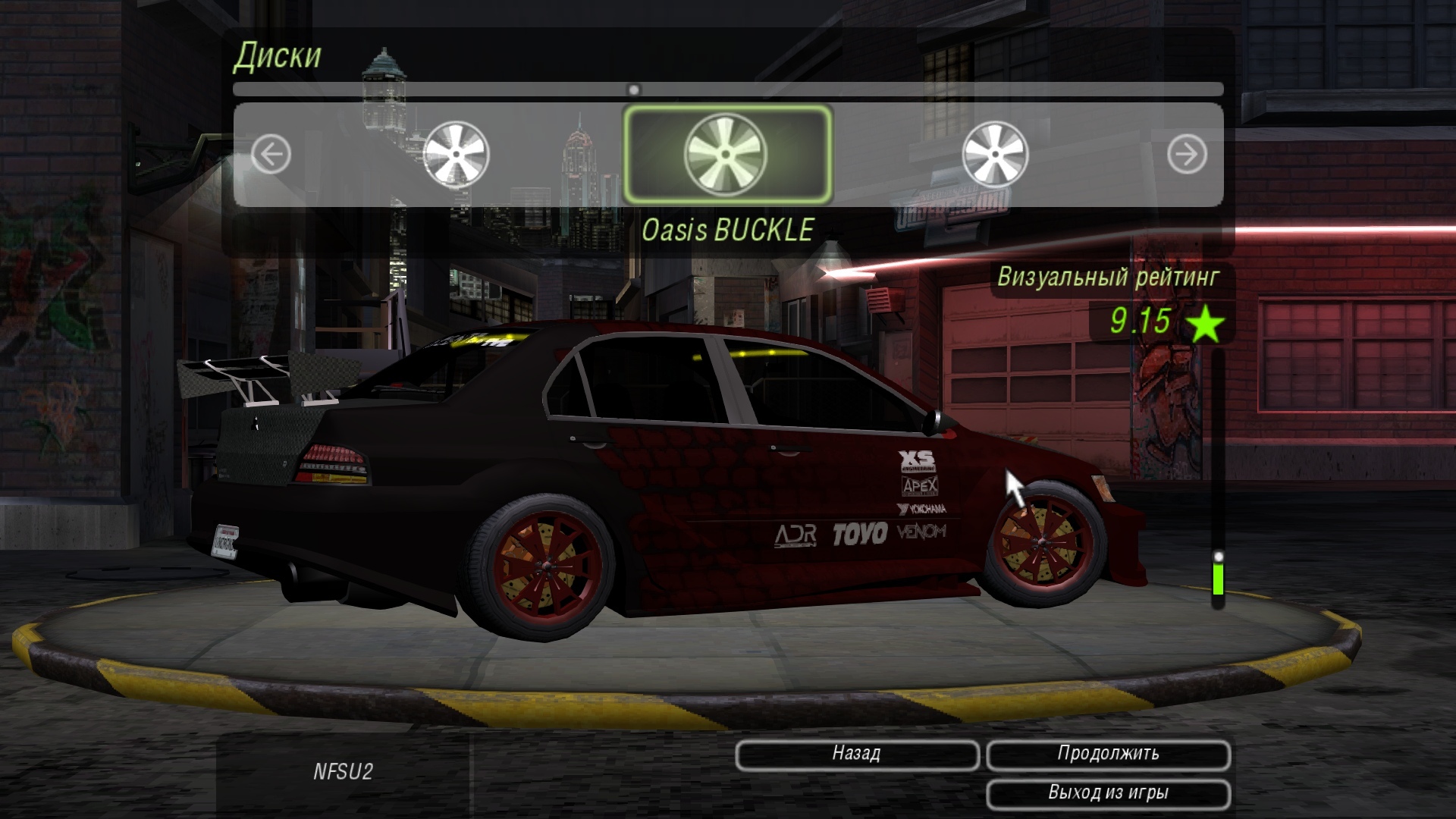Confirm with the Продолжить button
Image resolution: width=1456 pixels, height=819 pixels.
click(1108, 755)
